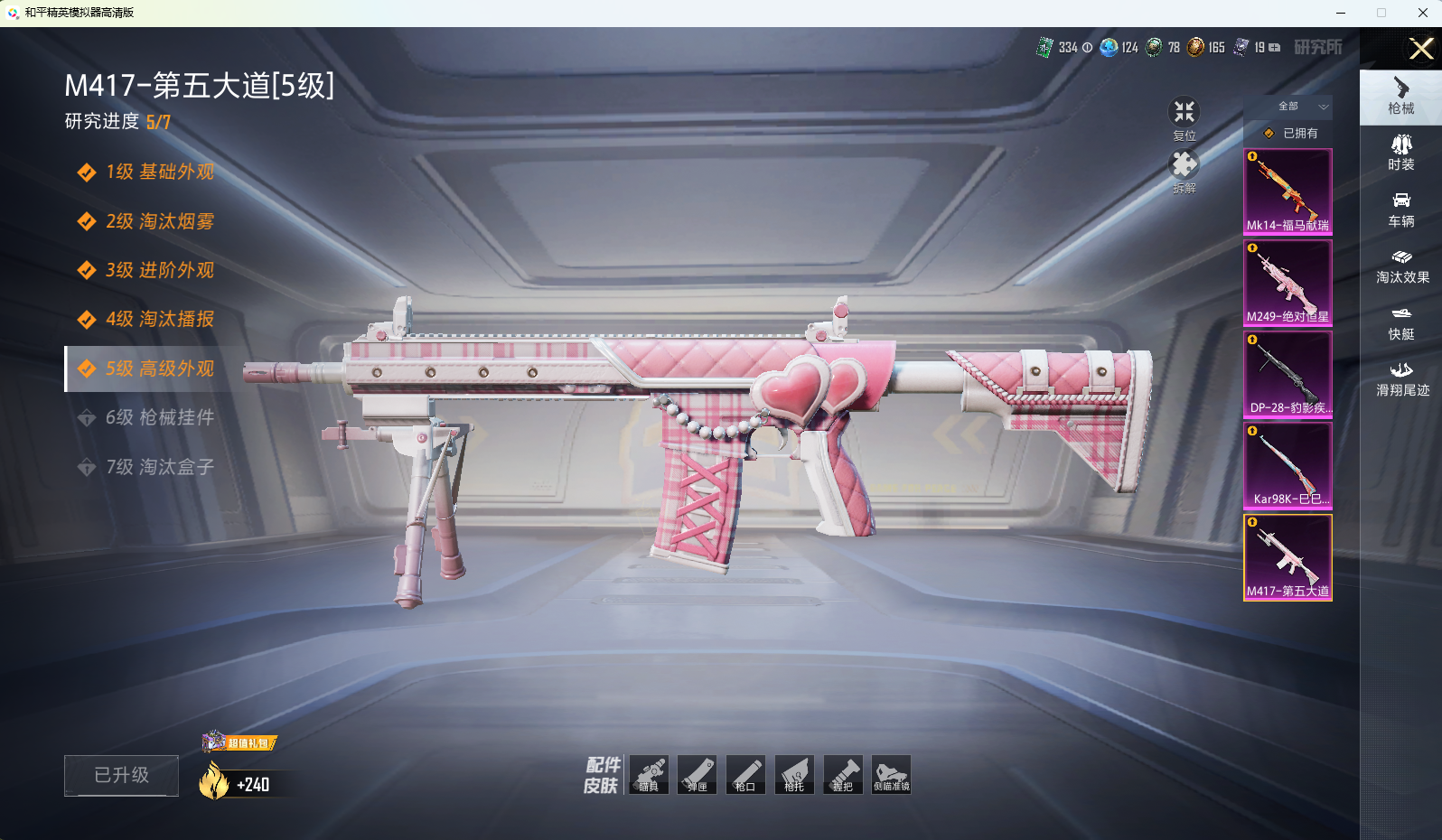Screen dimensions: 1442x840
Task: Toggle the 已拥有 owned filter
Action: click(x=1290, y=133)
